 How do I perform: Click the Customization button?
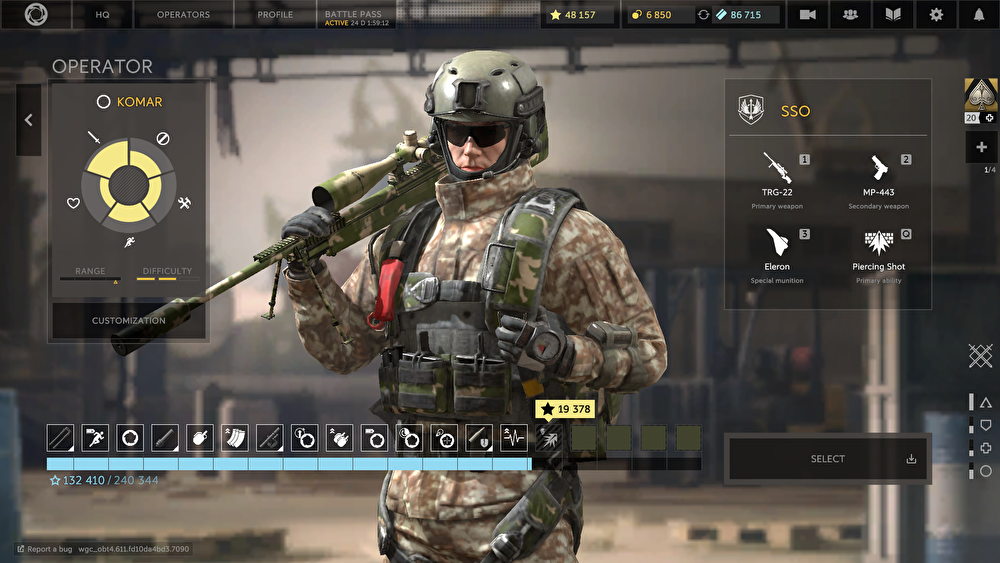tap(129, 321)
